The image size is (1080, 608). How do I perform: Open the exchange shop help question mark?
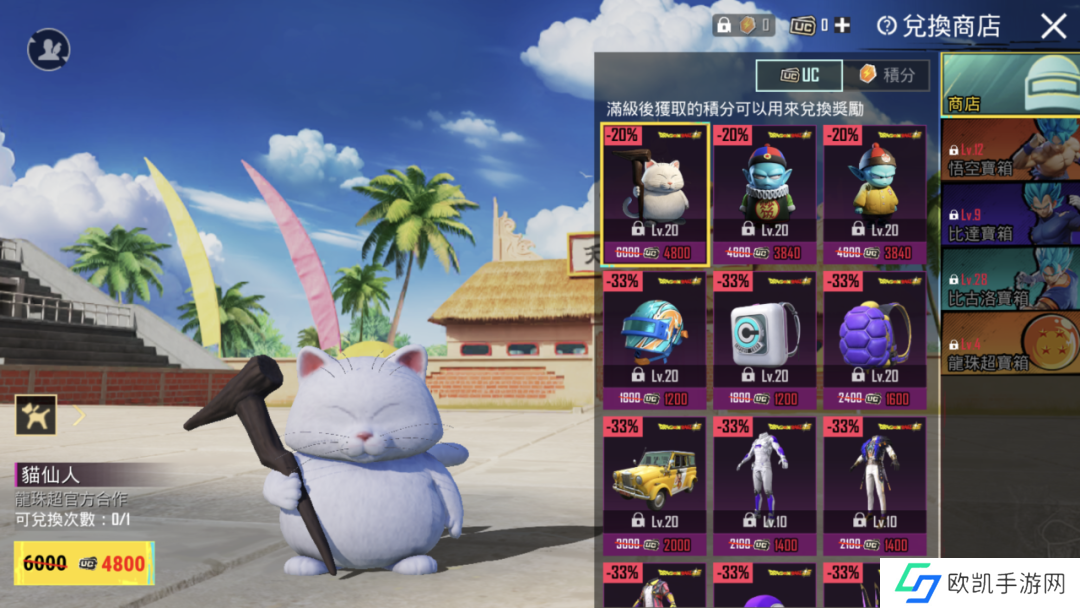click(x=886, y=26)
